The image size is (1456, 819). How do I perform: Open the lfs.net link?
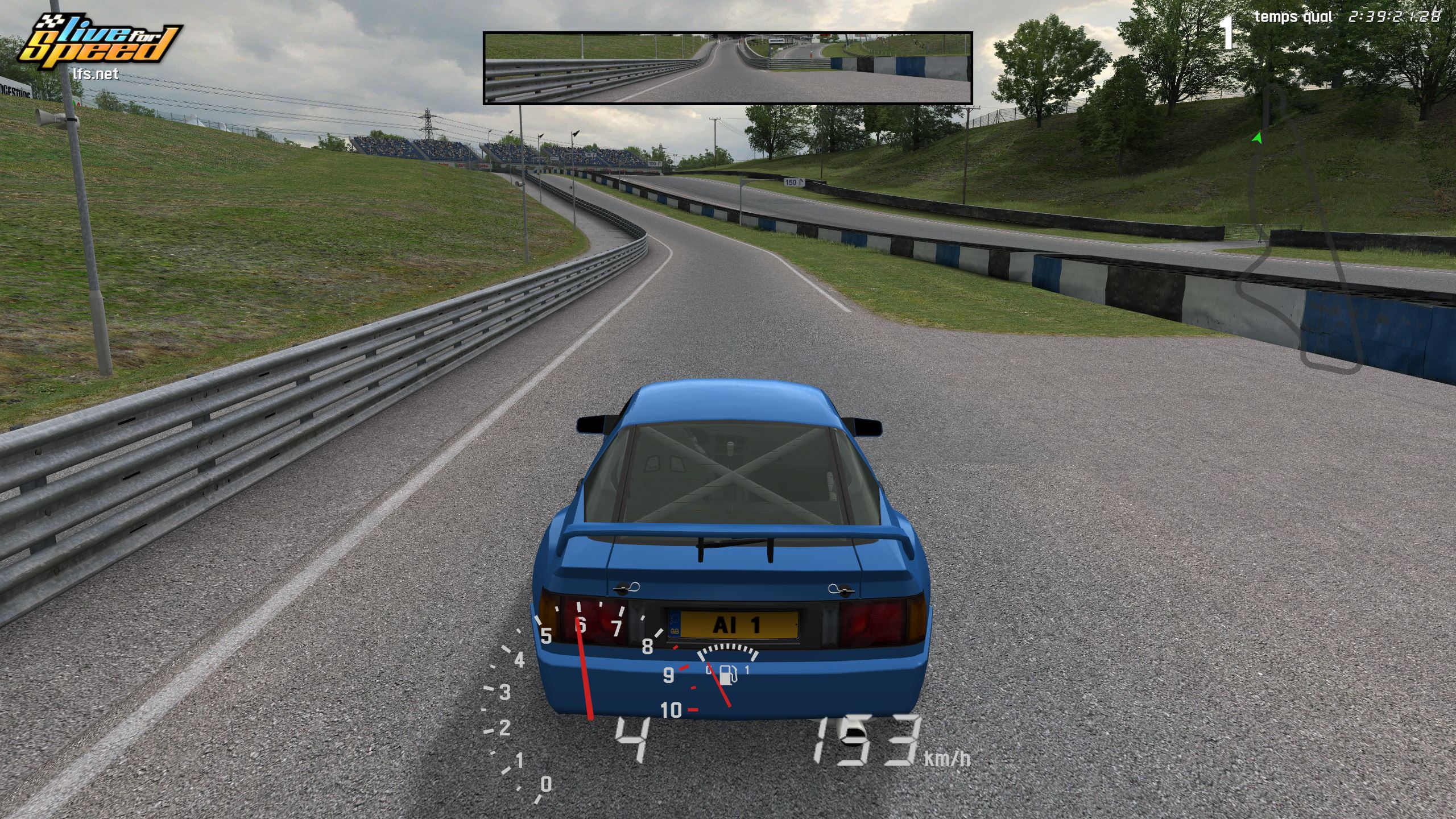click(x=96, y=74)
